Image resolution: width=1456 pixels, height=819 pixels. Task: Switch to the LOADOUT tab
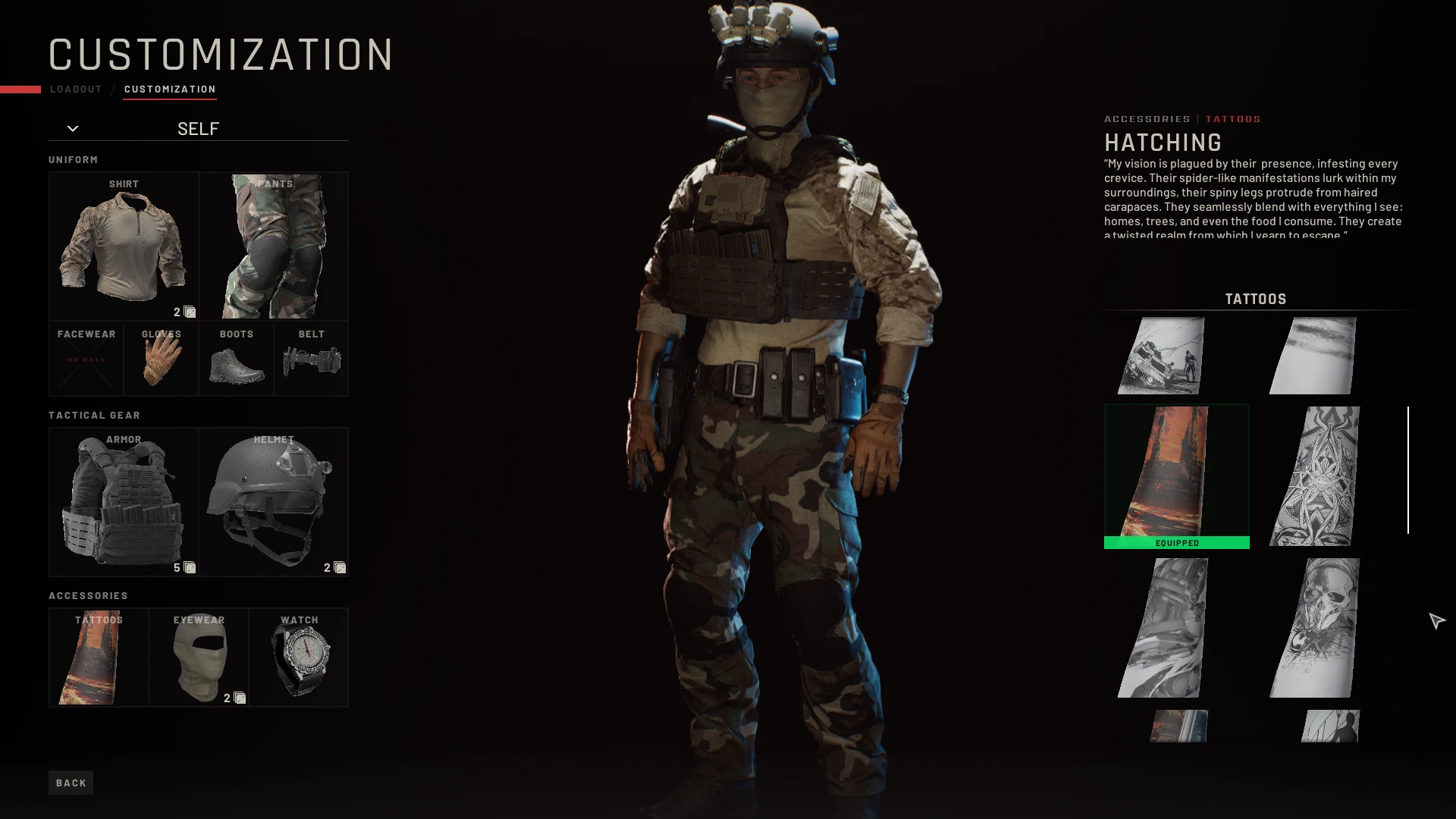click(75, 89)
